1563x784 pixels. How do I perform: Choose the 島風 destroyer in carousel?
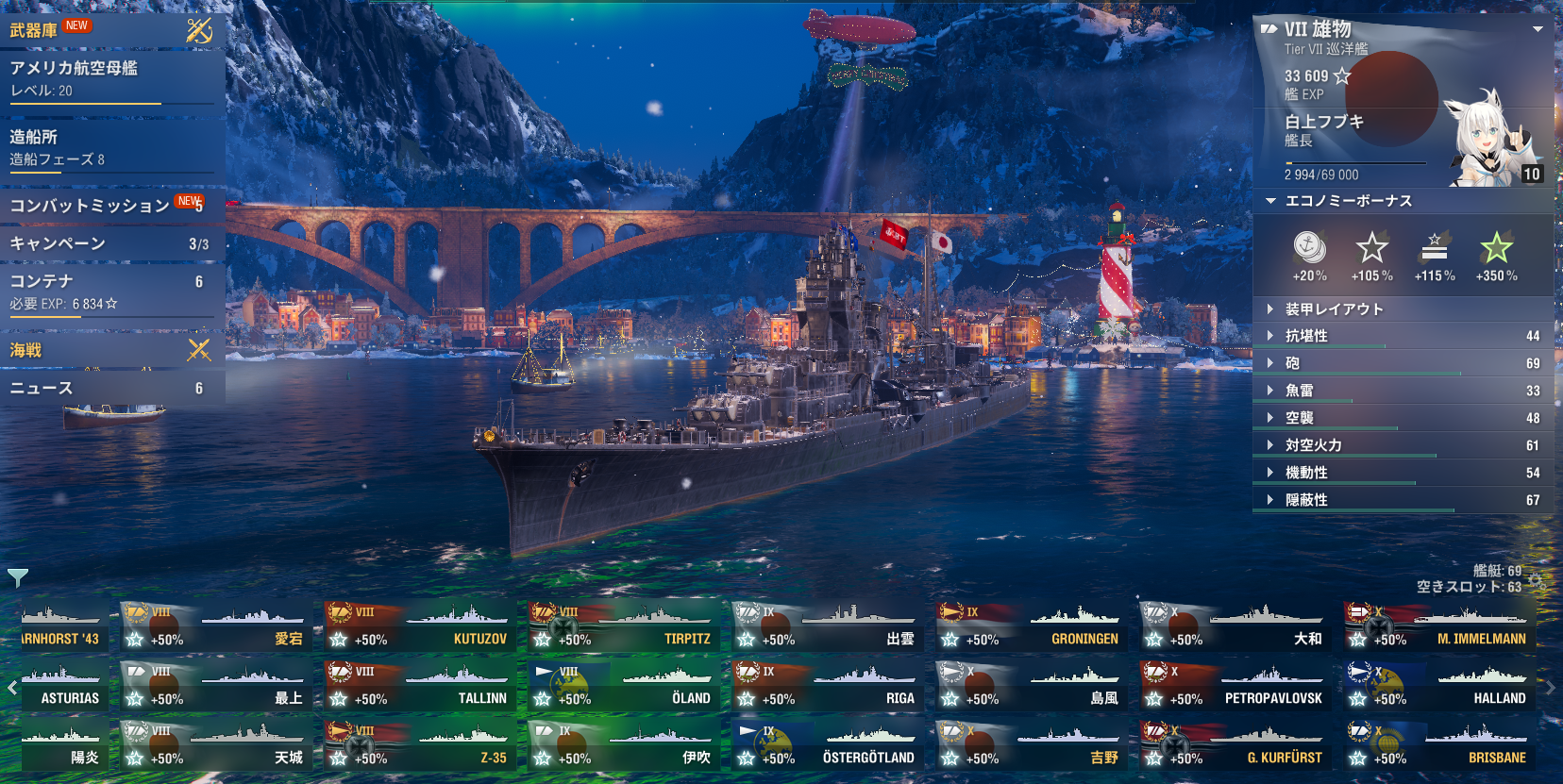coord(1032,688)
